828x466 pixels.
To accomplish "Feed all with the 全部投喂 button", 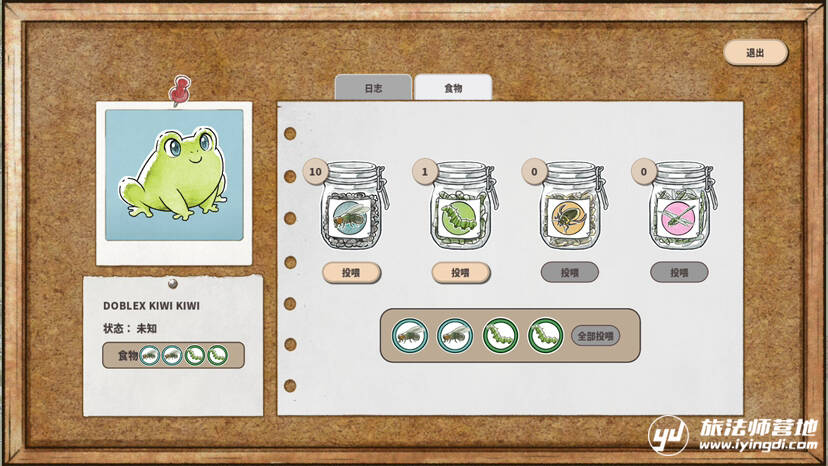I will [x=595, y=336].
